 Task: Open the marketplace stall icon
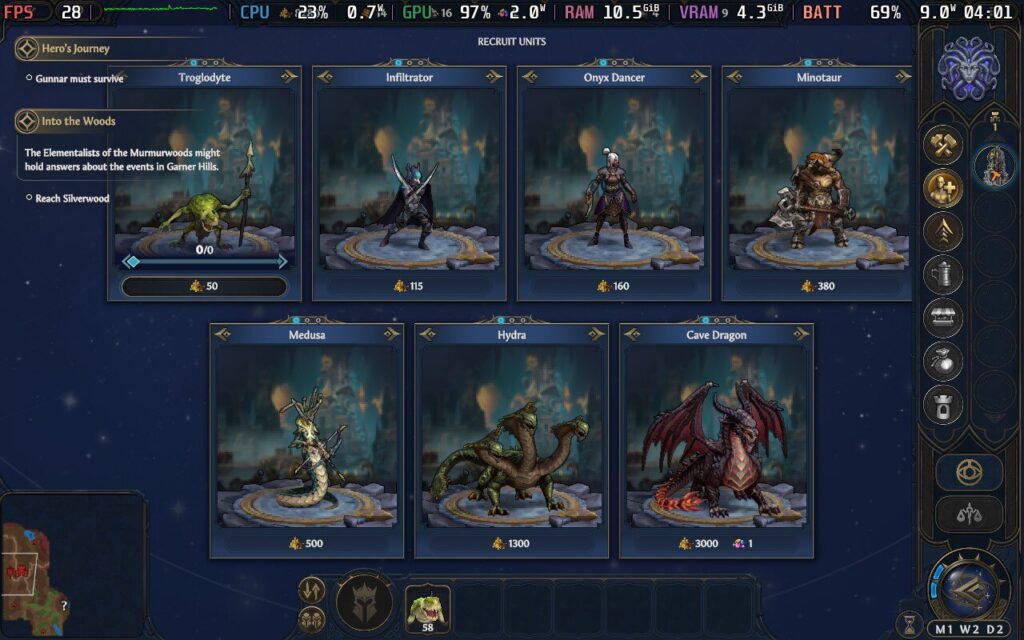(943, 317)
